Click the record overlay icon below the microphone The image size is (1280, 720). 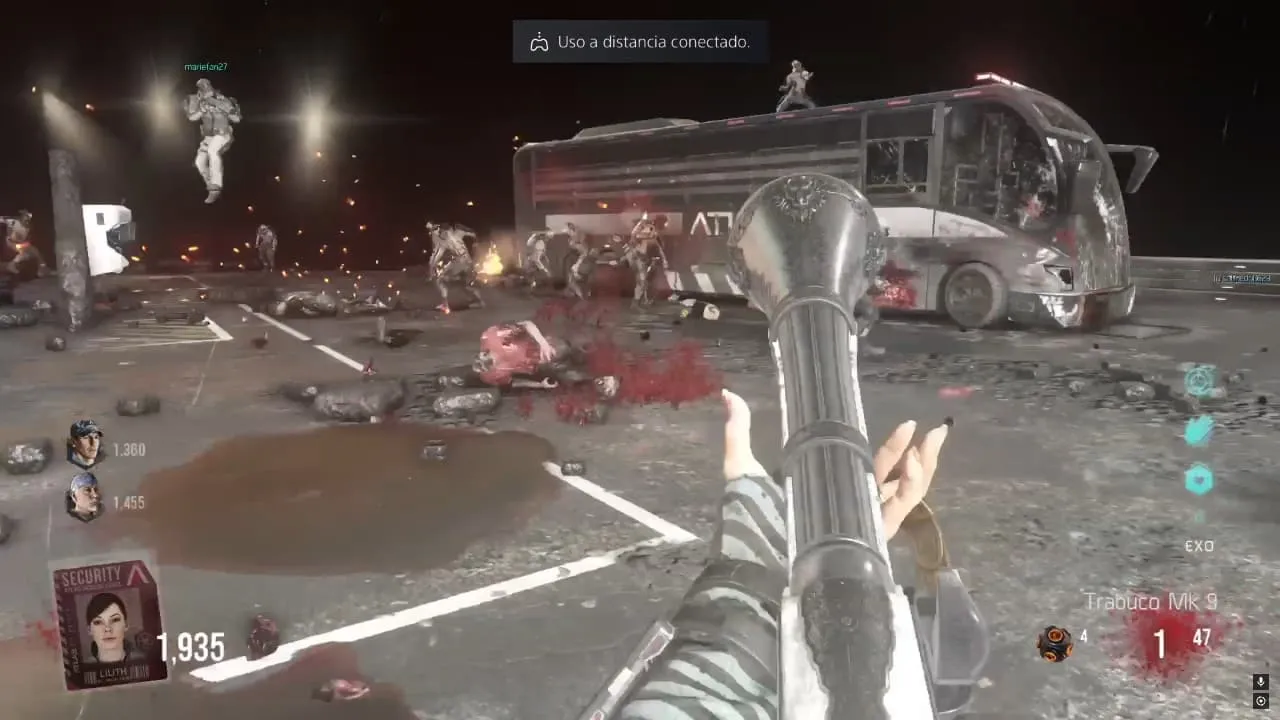(1260, 701)
